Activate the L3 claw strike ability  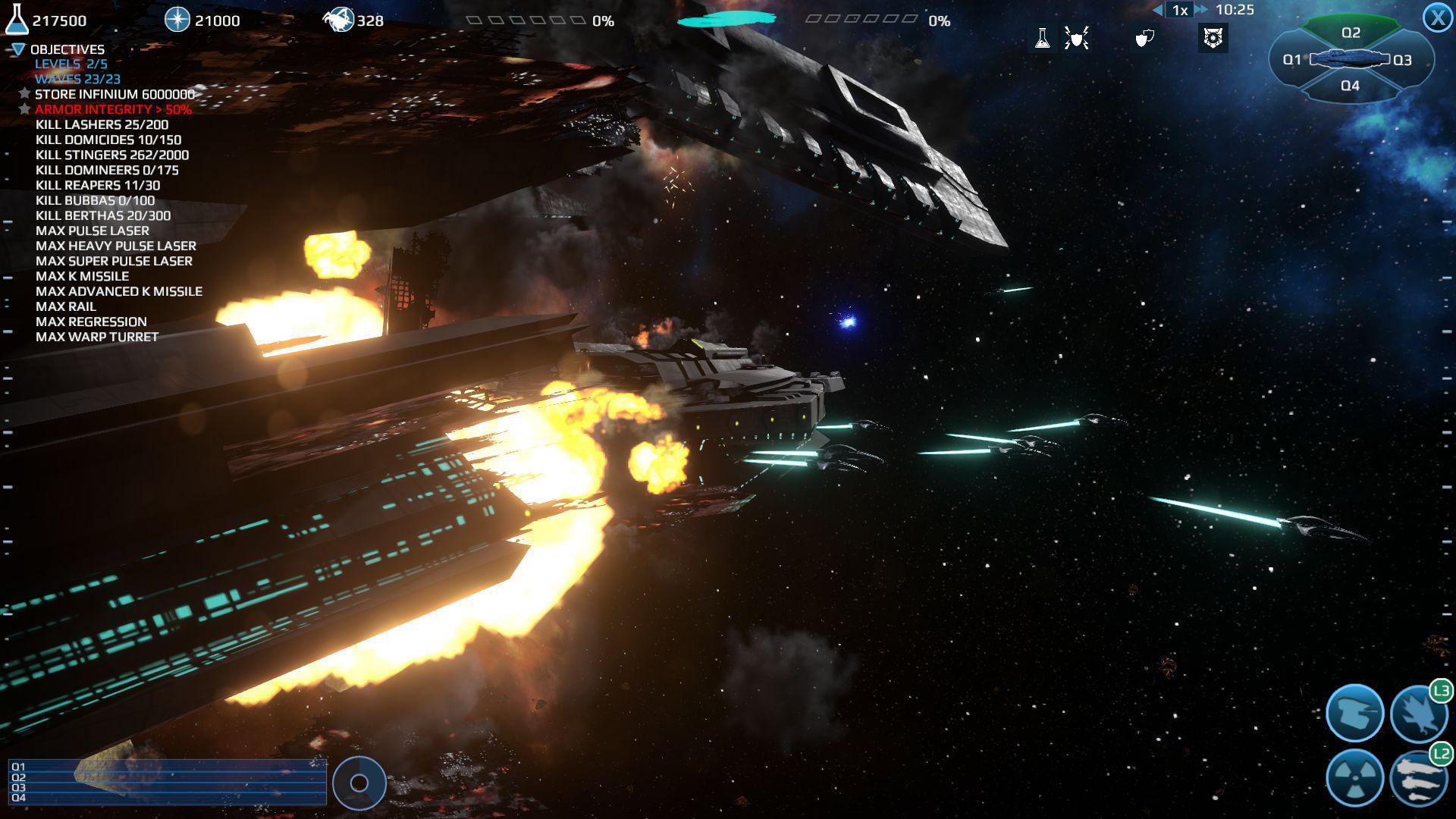(1420, 714)
